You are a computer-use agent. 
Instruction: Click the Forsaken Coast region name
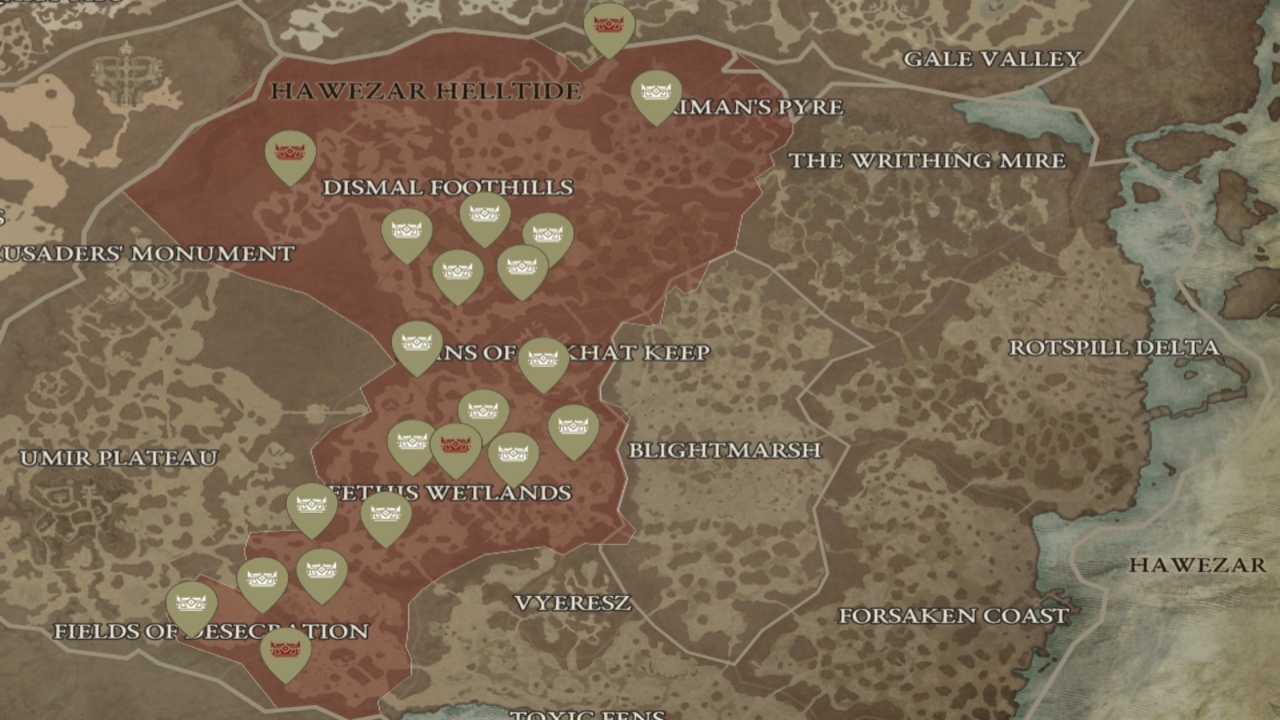(953, 615)
